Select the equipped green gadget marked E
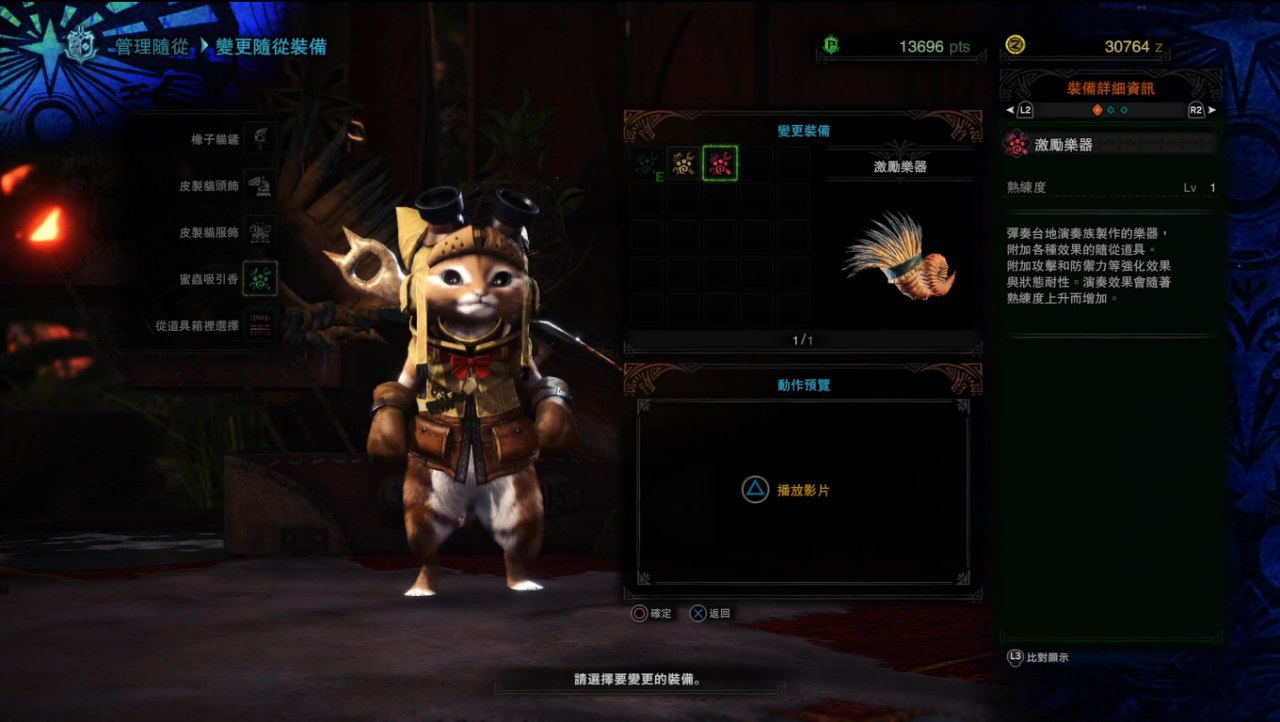 pos(647,163)
